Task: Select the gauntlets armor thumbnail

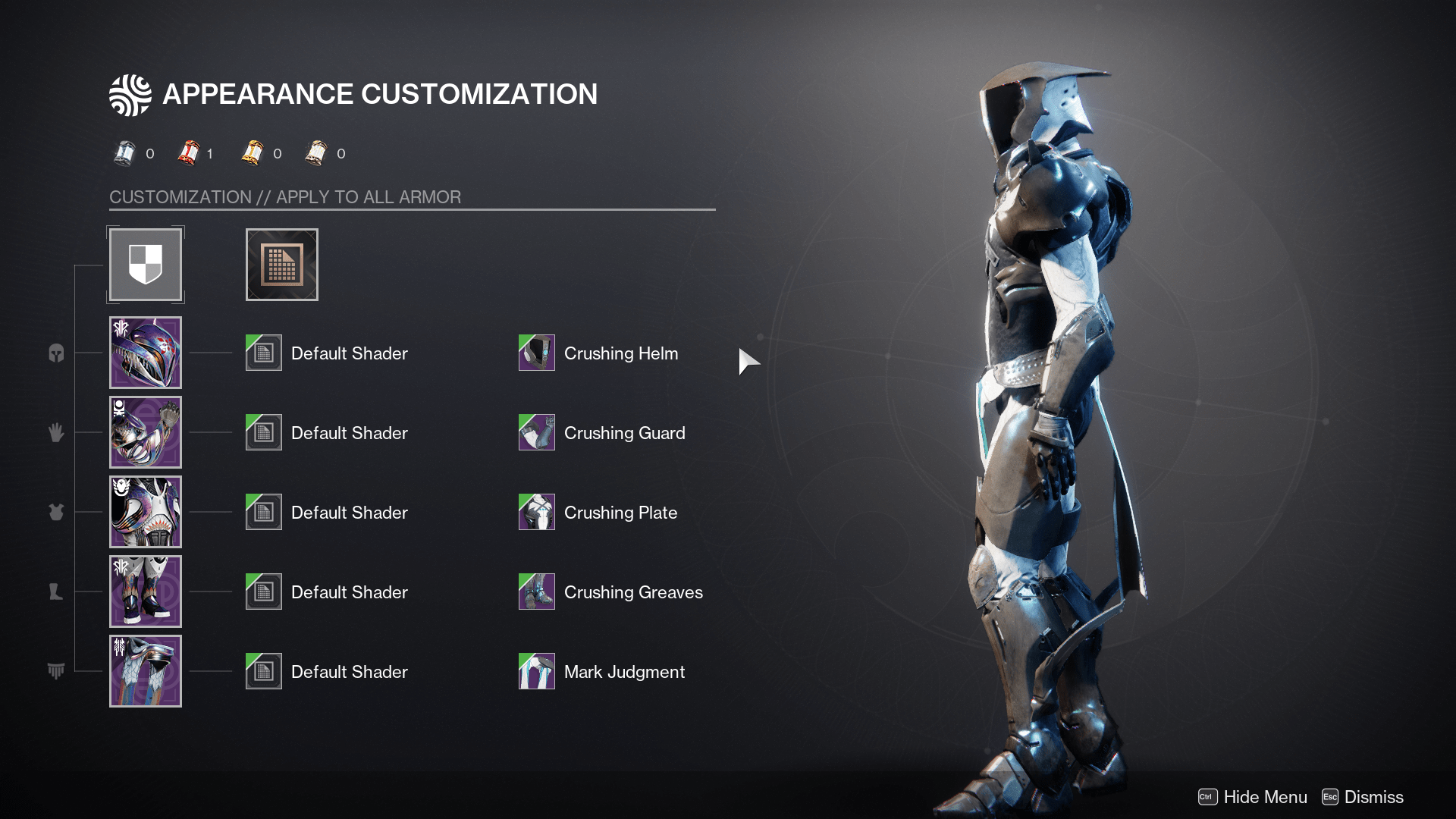Action: pyautogui.click(x=146, y=432)
